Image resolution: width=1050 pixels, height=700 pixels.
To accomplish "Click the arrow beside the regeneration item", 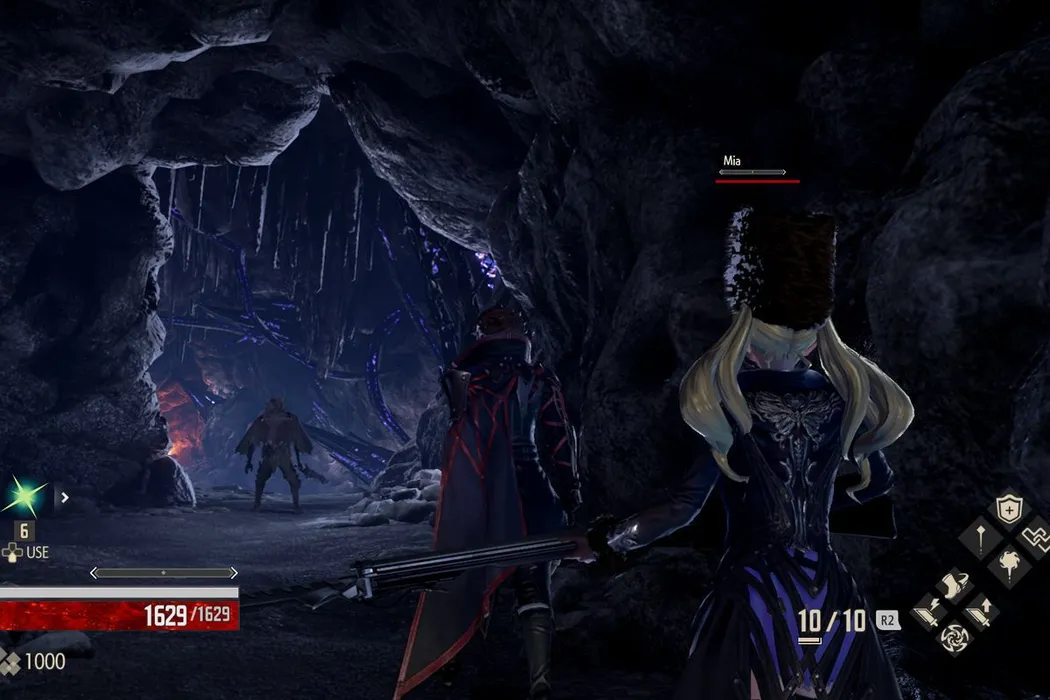I will 65,496.
